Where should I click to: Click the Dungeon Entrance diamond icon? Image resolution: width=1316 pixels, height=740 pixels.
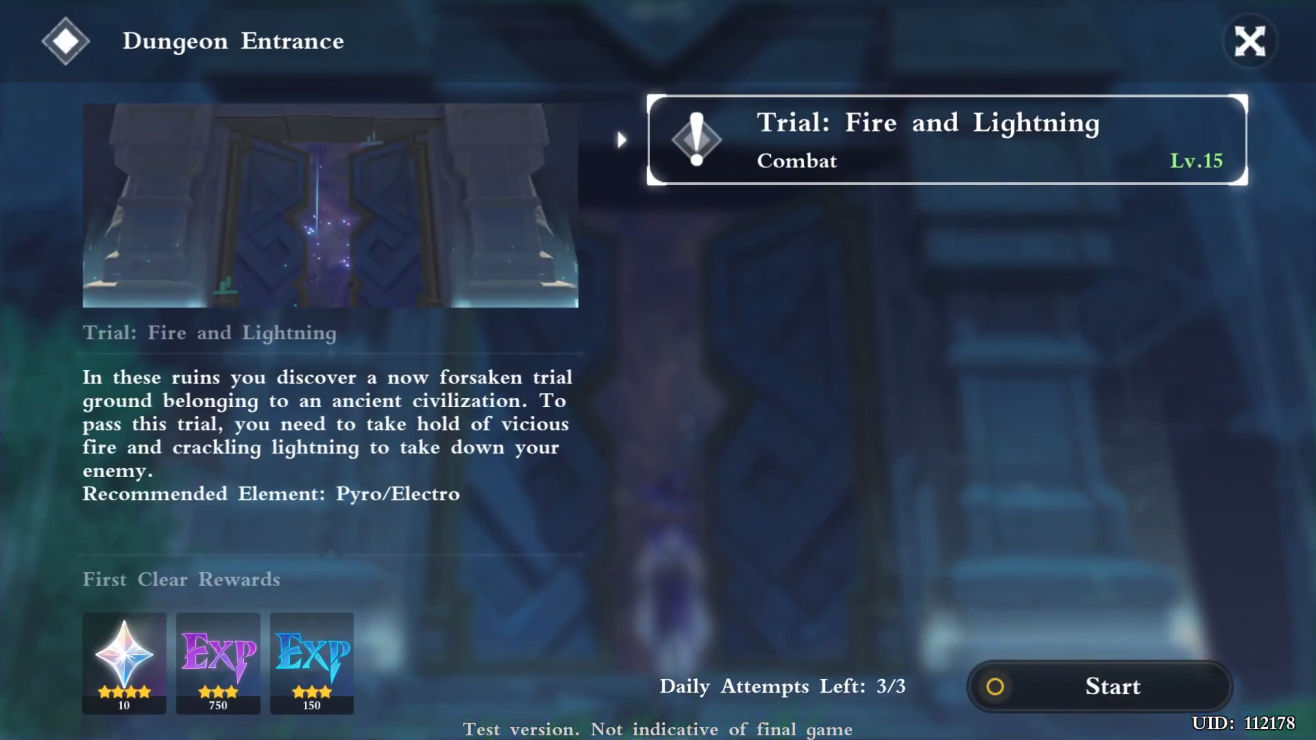click(x=66, y=41)
